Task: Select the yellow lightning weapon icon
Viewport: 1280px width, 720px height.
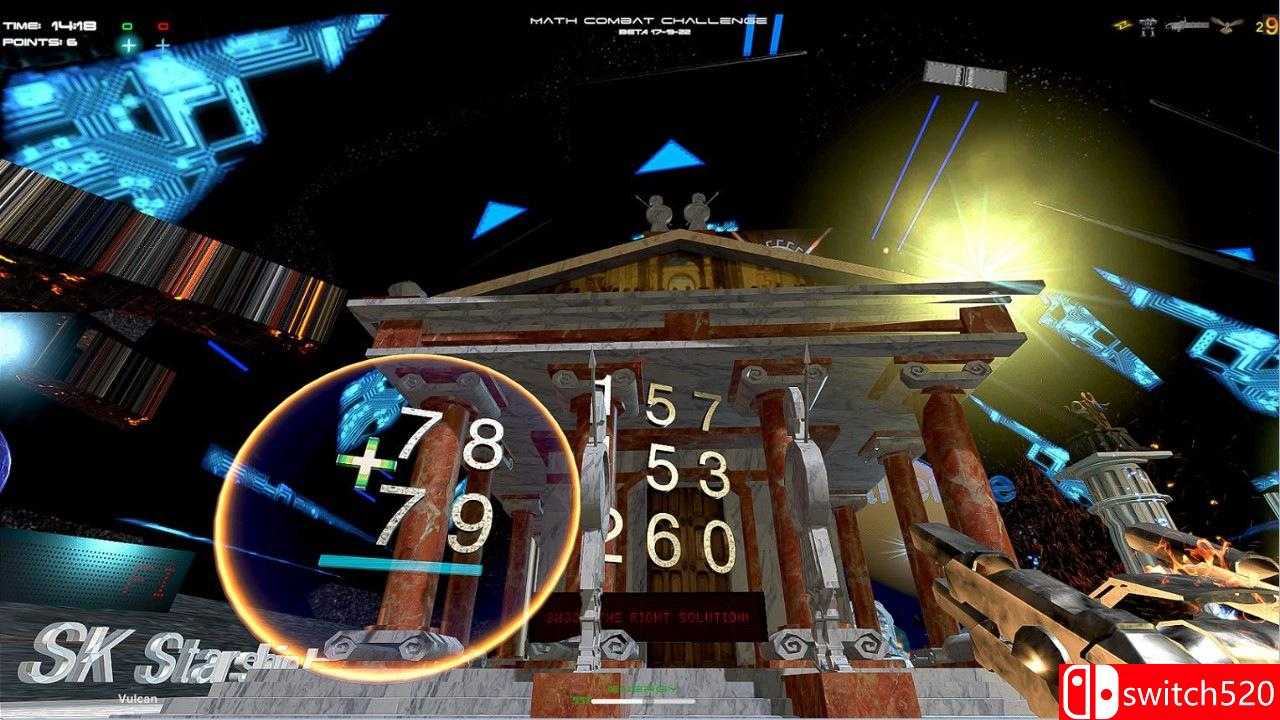Action: pyautogui.click(x=1122, y=25)
